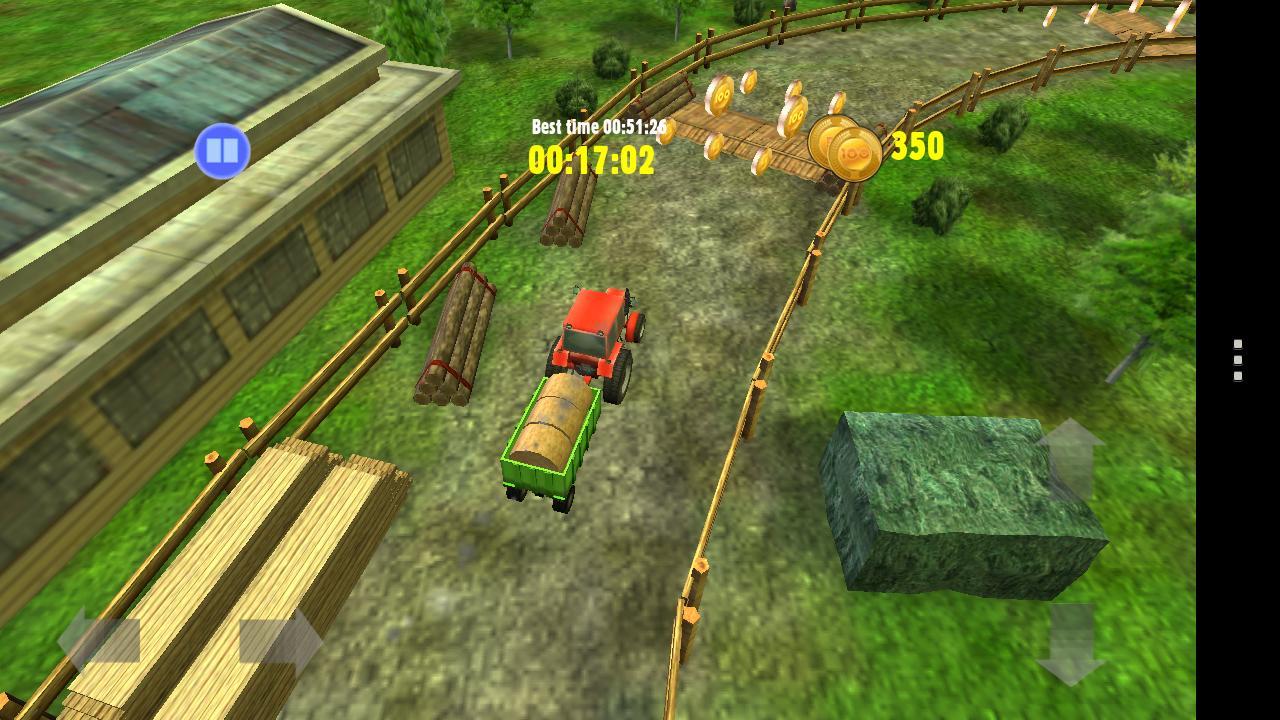The width and height of the screenshot is (1280, 720).
Task: Pause the game using the pause button
Action: [x=220, y=150]
